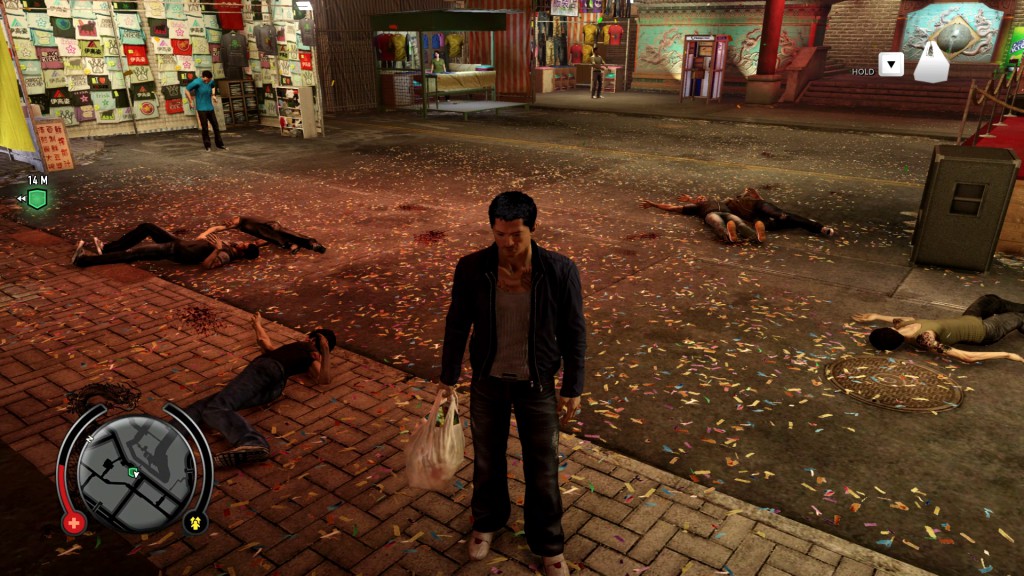Screen dimensions: 1024x576
Task: Select the white plastic bag item icon
Action: [931, 63]
